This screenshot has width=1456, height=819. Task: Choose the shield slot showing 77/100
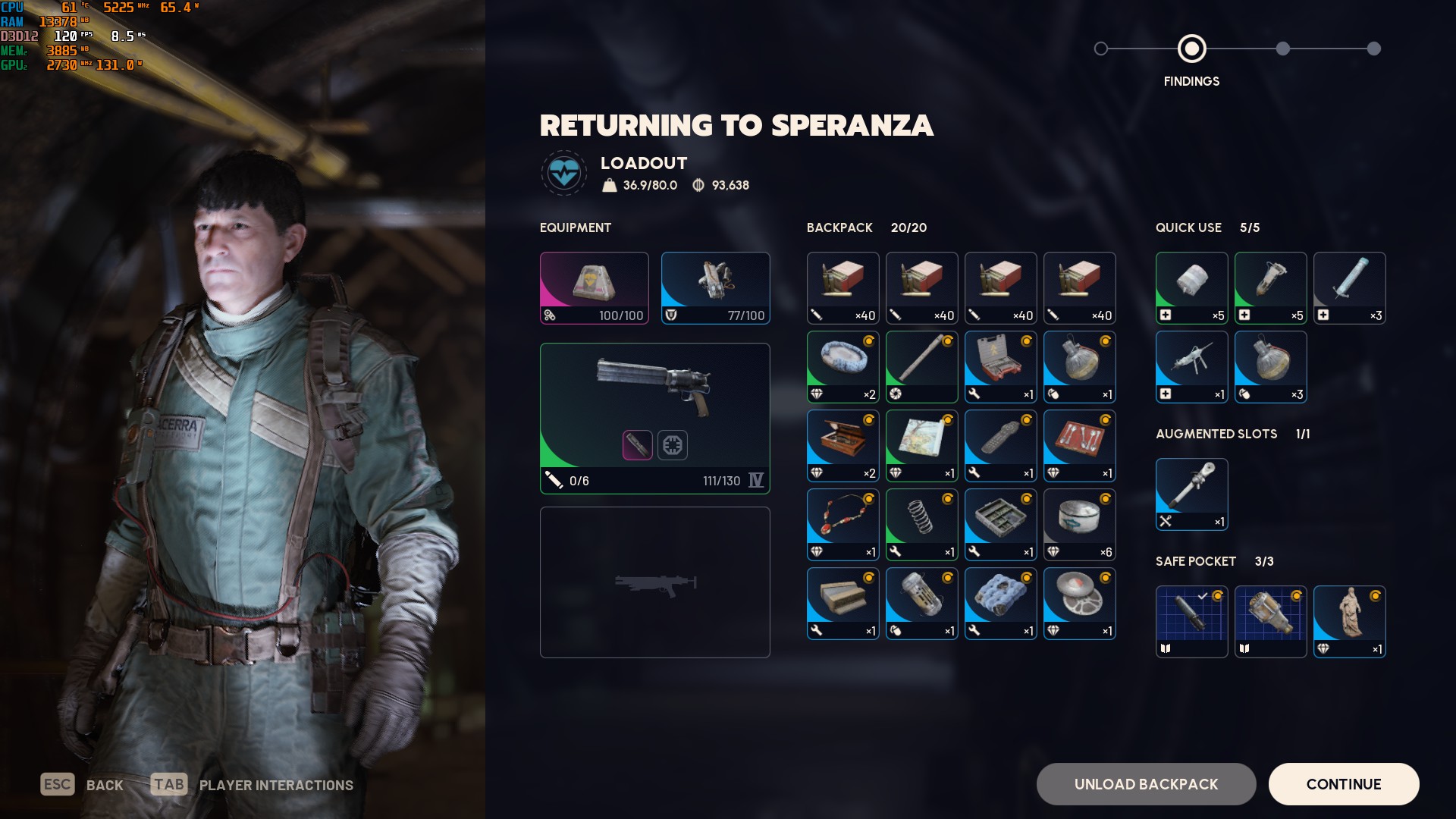click(x=715, y=287)
